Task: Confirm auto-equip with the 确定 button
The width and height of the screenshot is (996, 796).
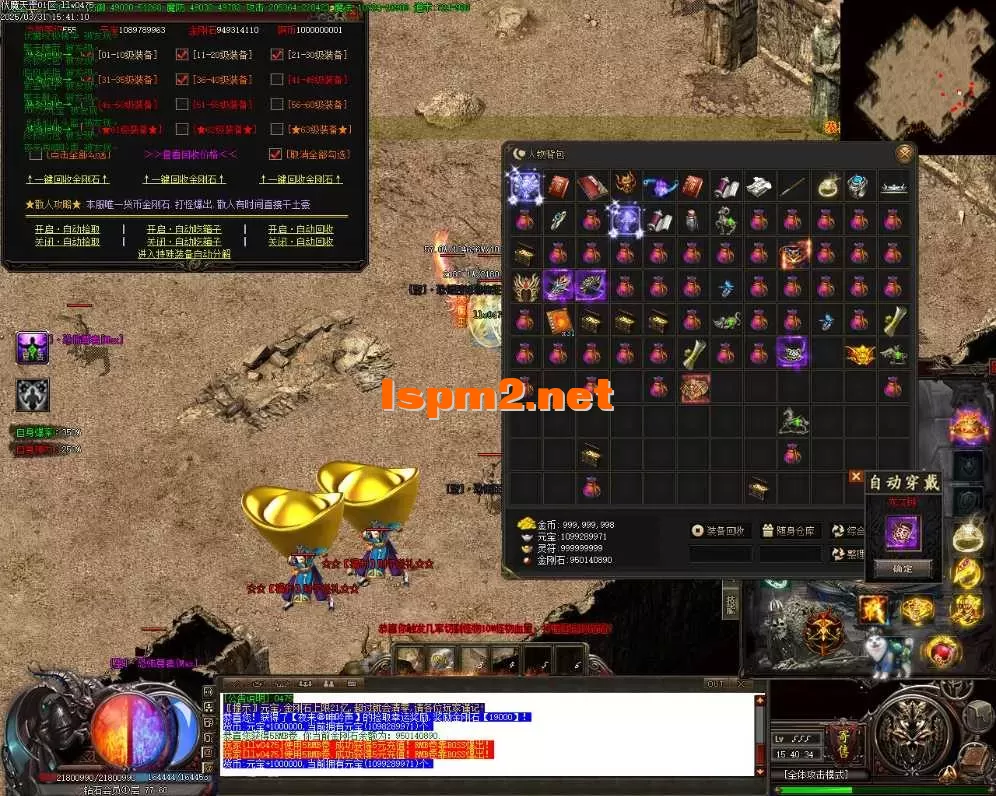Action: (902, 568)
